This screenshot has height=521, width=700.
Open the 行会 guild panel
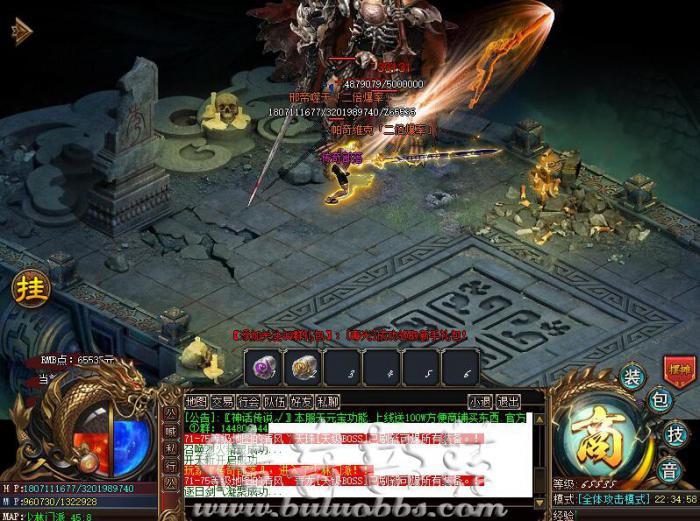pyautogui.click(x=248, y=402)
